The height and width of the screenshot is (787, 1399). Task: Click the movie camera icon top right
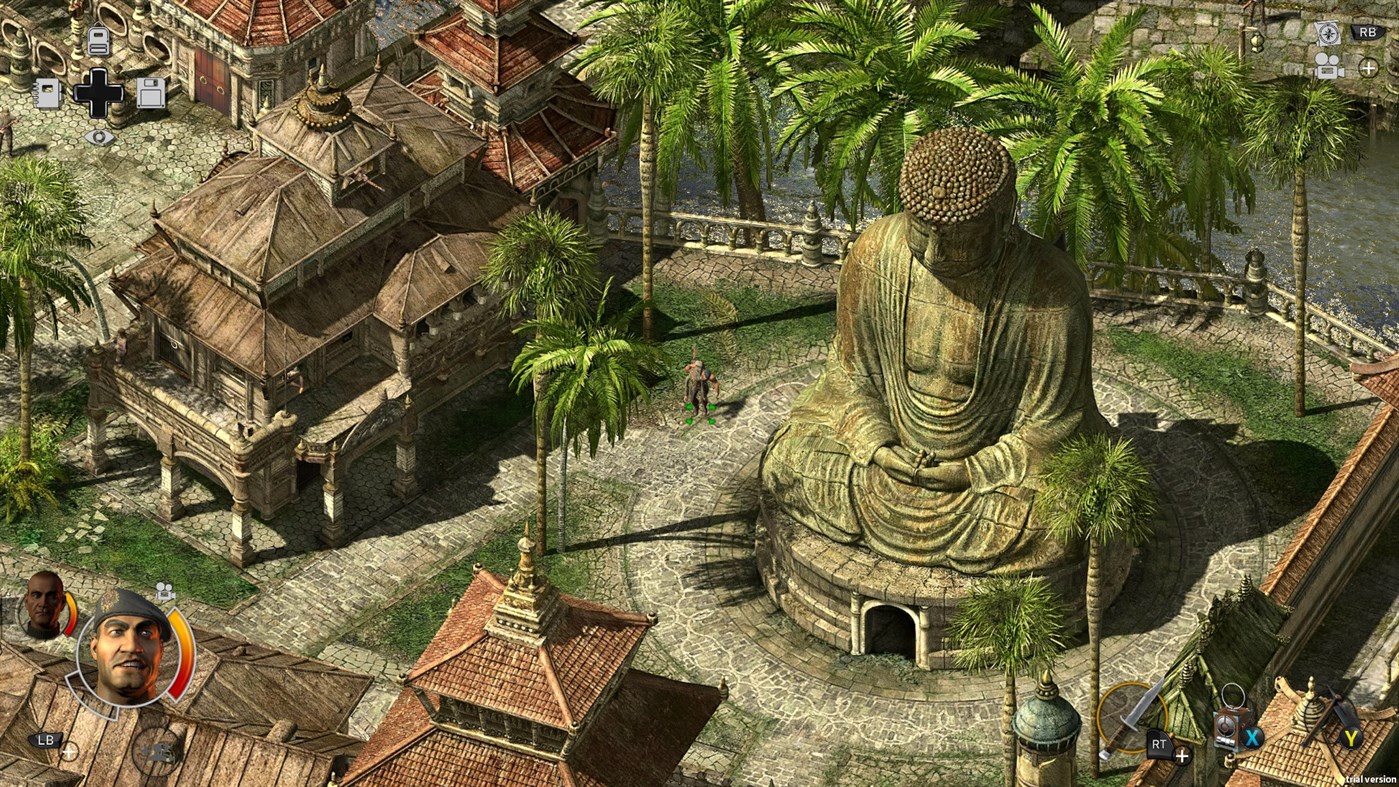(x=1330, y=67)
